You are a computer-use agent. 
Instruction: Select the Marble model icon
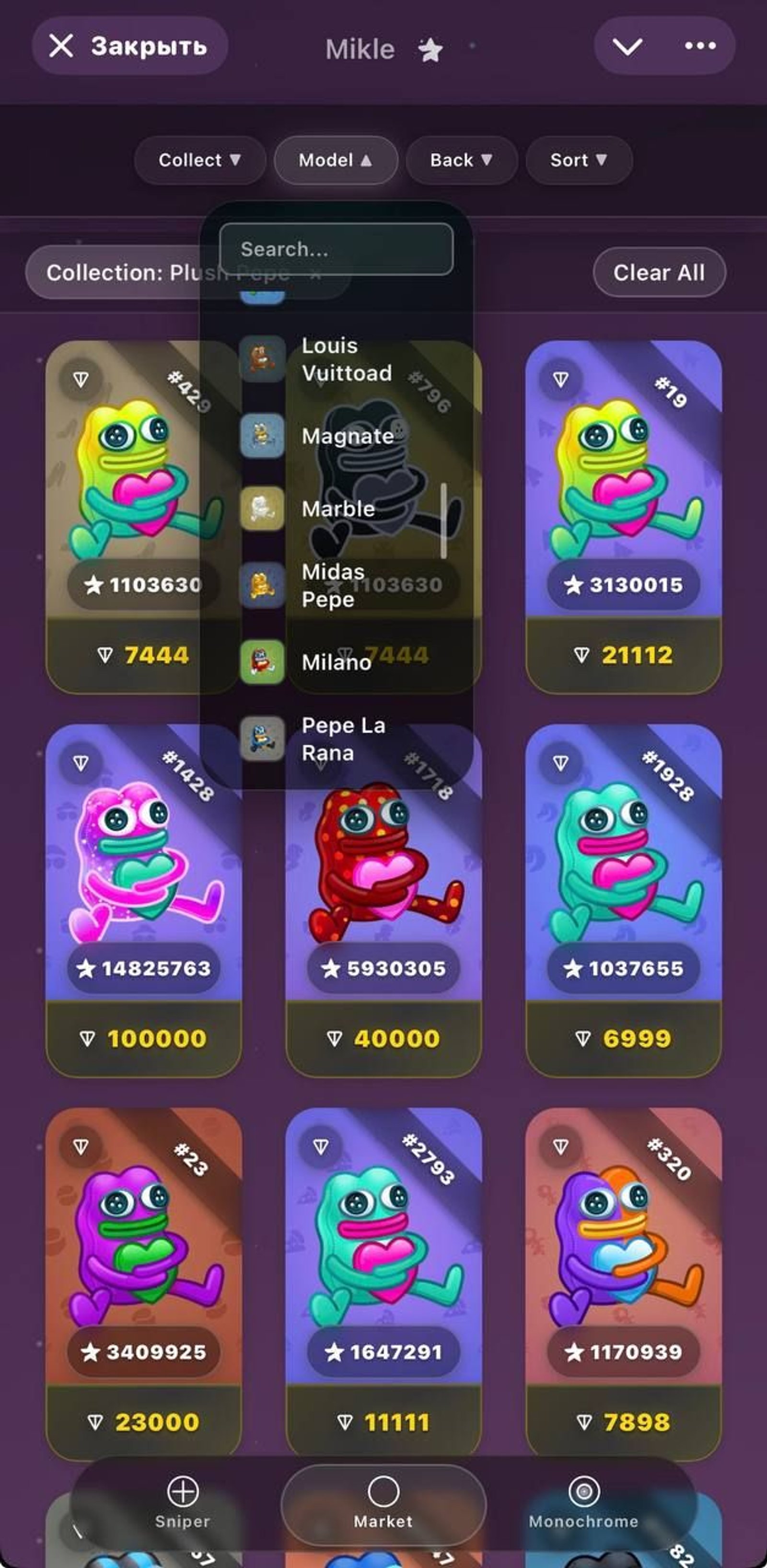pyautogui.click(x=264, y=510)
